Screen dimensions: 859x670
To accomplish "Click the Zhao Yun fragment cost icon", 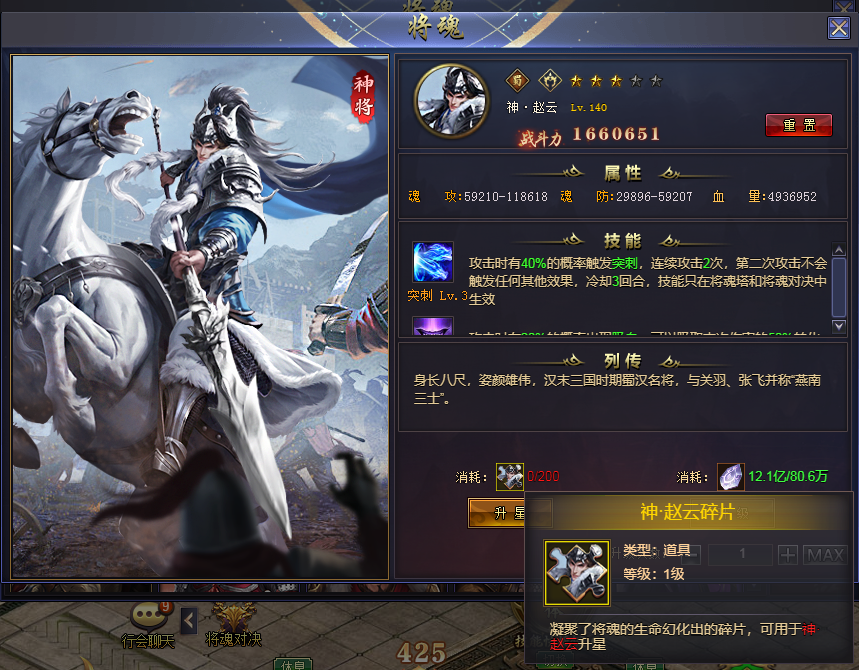I will [509, 477].
